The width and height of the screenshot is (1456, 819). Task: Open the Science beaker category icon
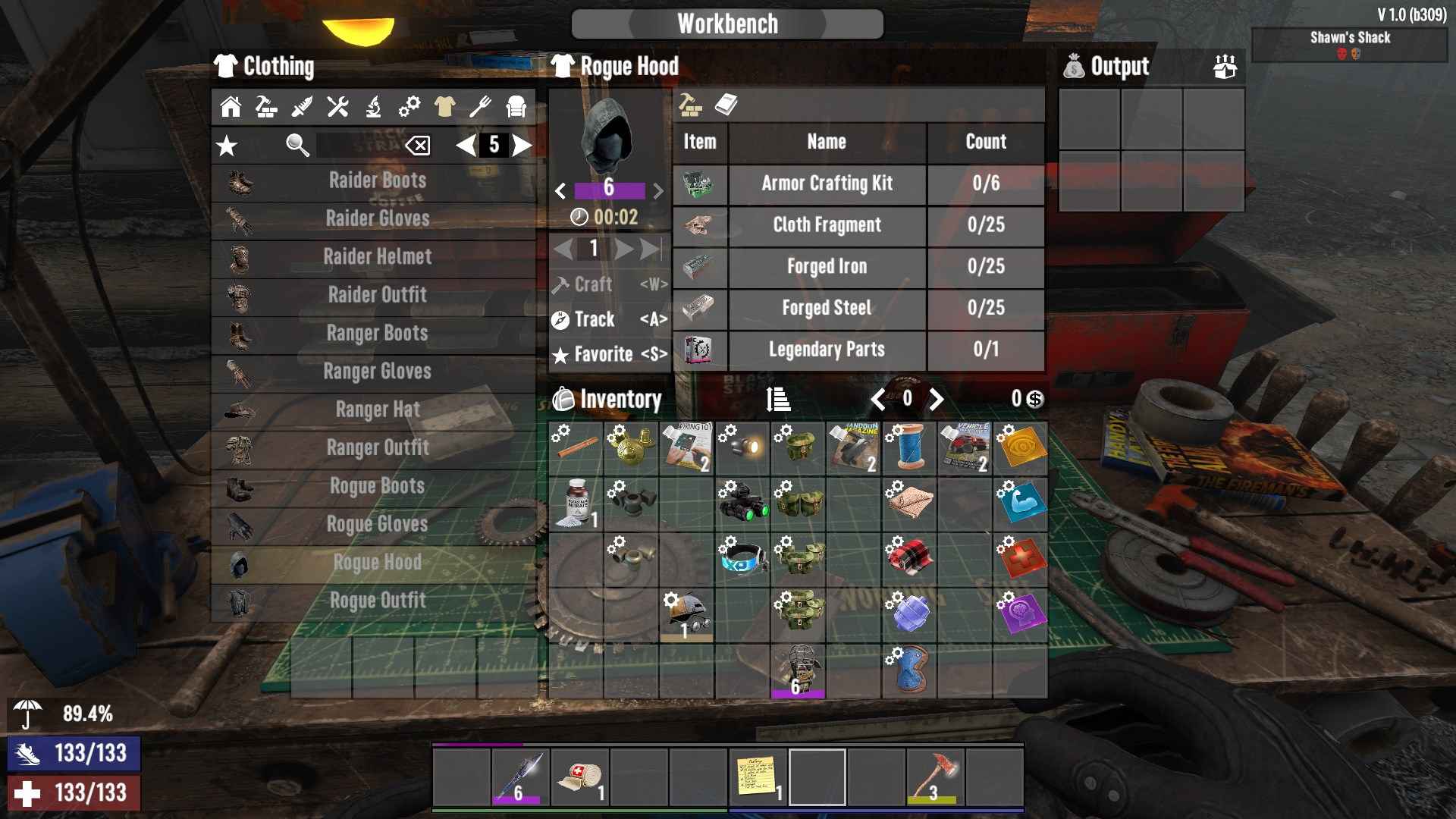point(372,108)
